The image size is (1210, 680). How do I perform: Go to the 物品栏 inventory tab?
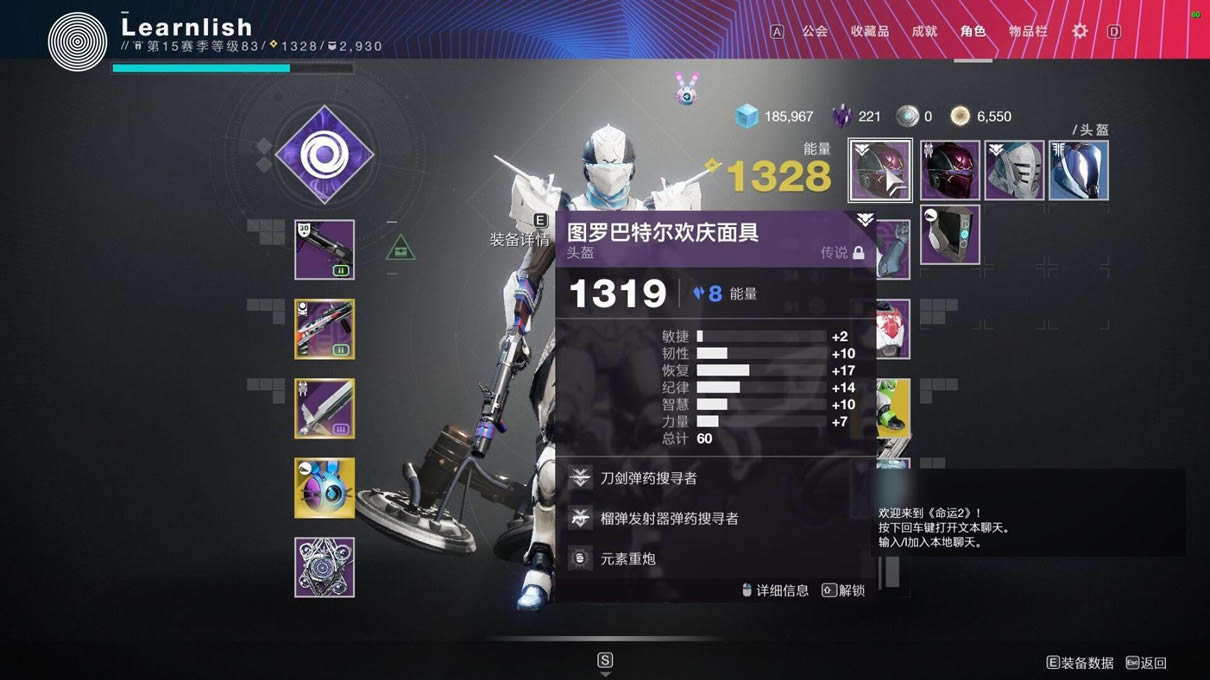(1028, 31)
